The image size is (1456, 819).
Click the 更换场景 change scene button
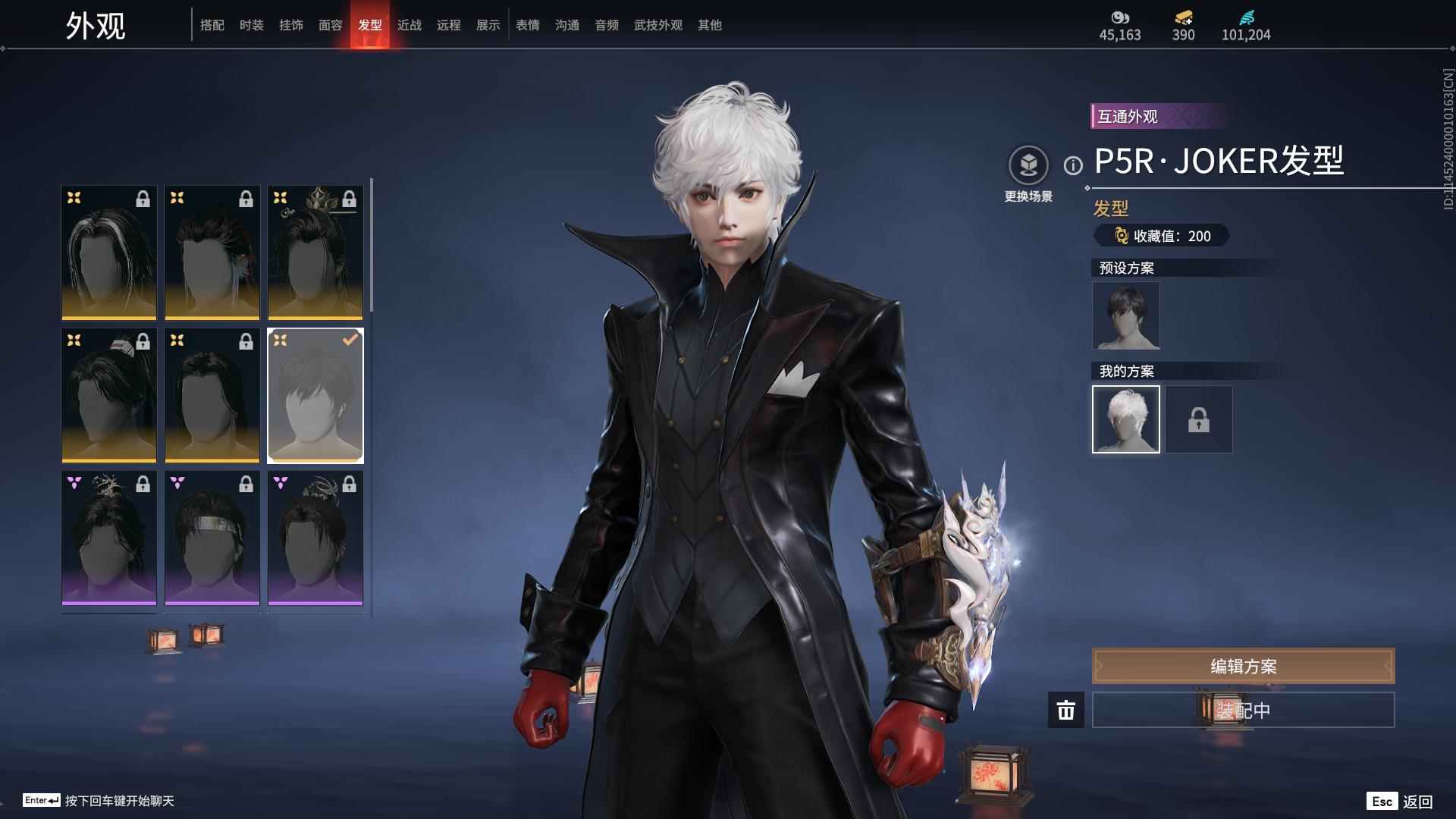click(1028, 174)
